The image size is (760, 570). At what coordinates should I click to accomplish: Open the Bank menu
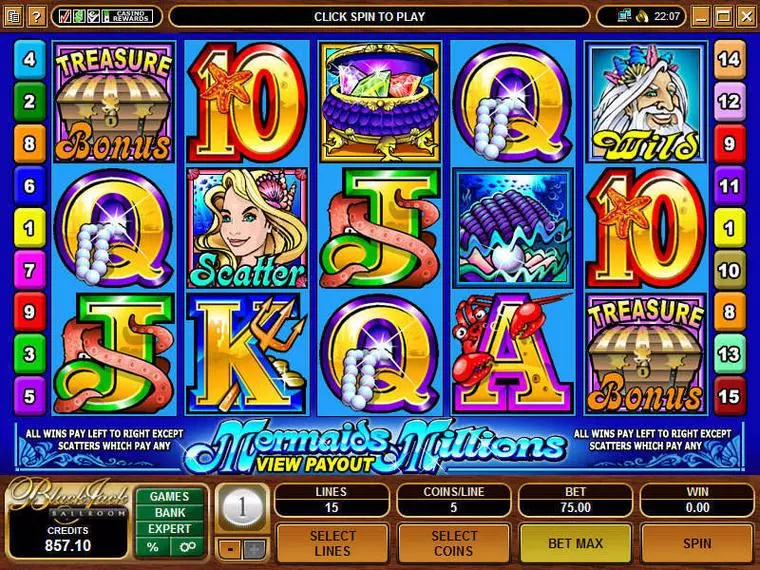pyautogui.click(x=170, y=512)
